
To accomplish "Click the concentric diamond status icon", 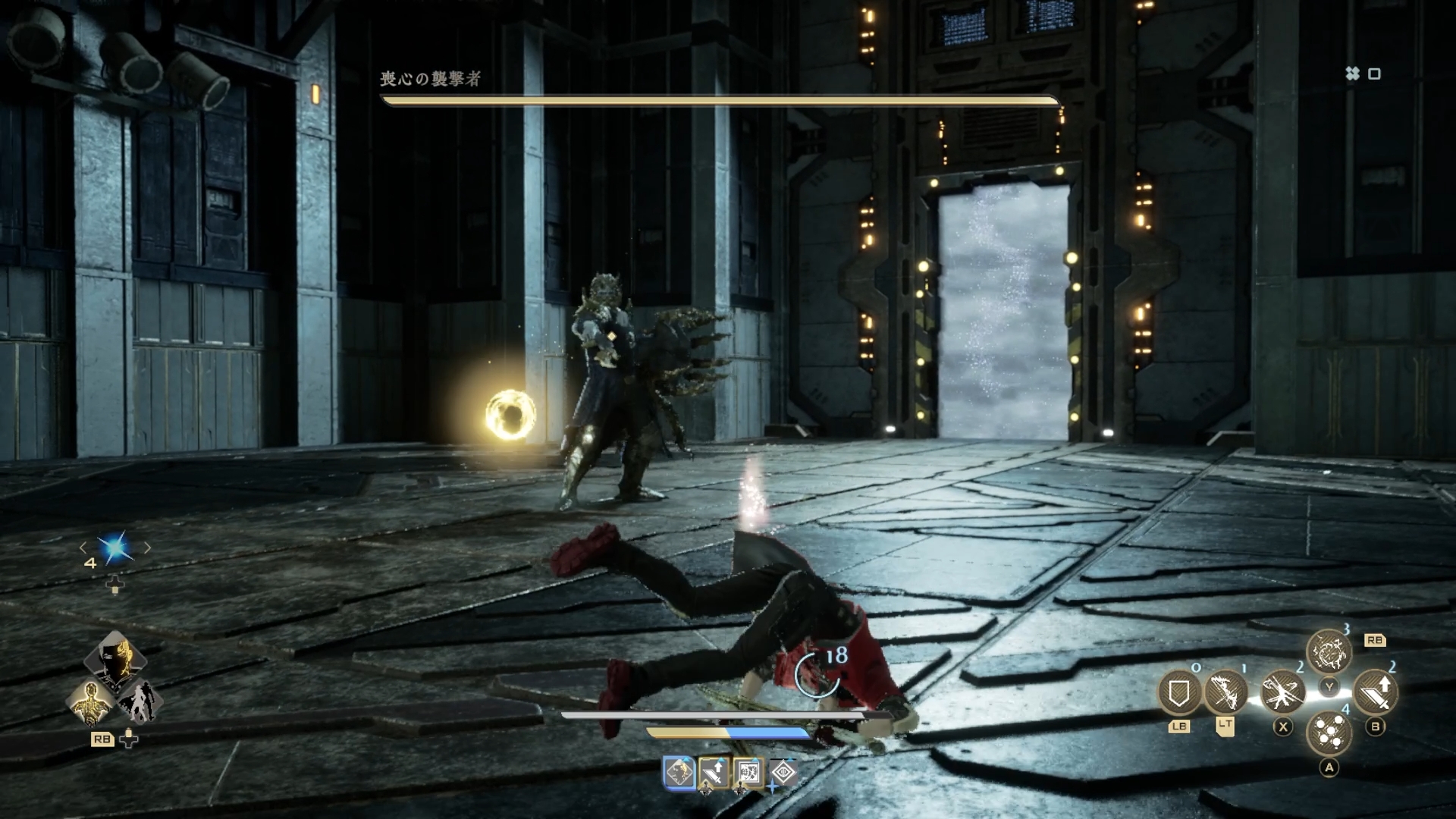I will coord(783,773).
